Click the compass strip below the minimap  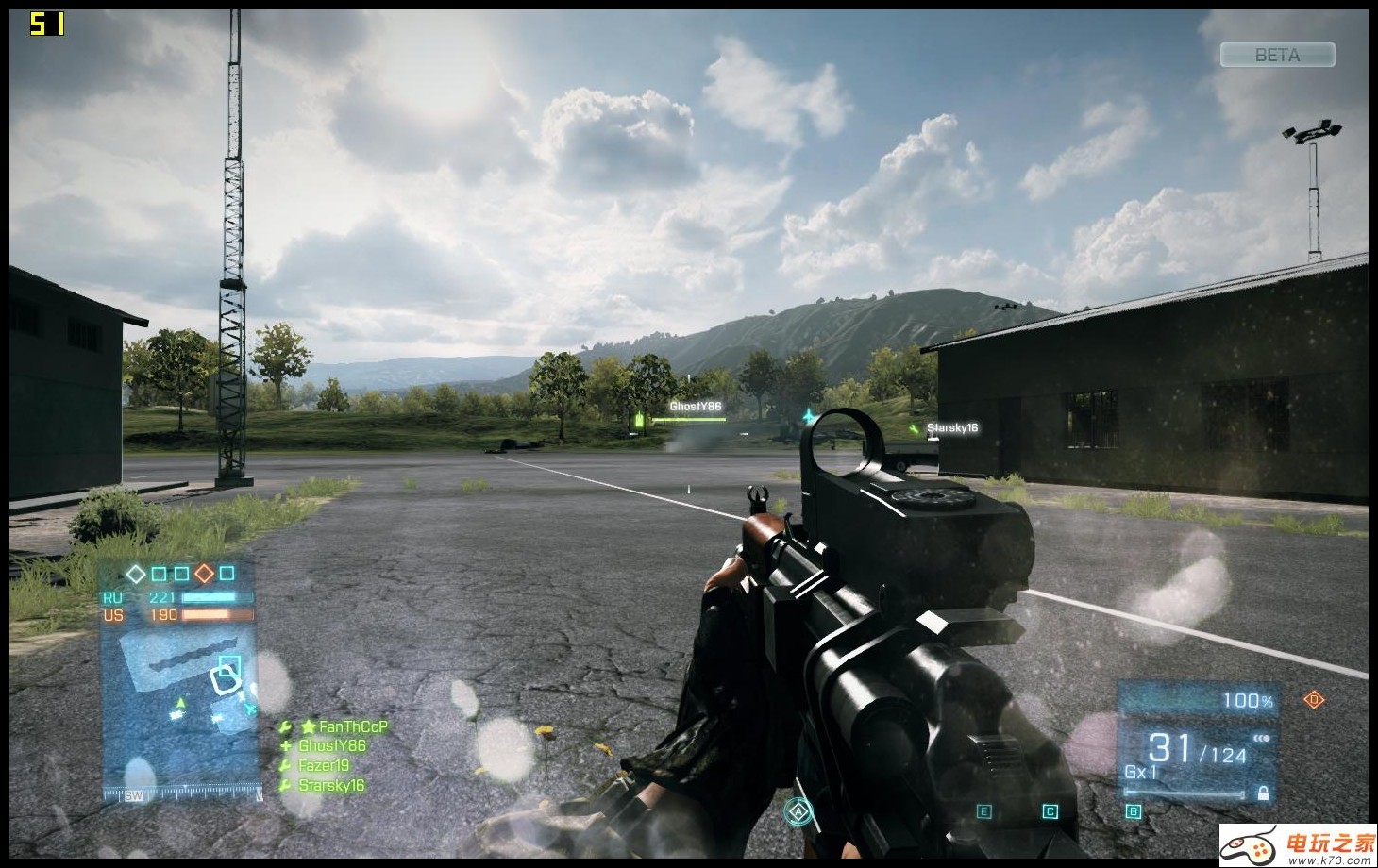pyautogui.click(x=181, y=794)
